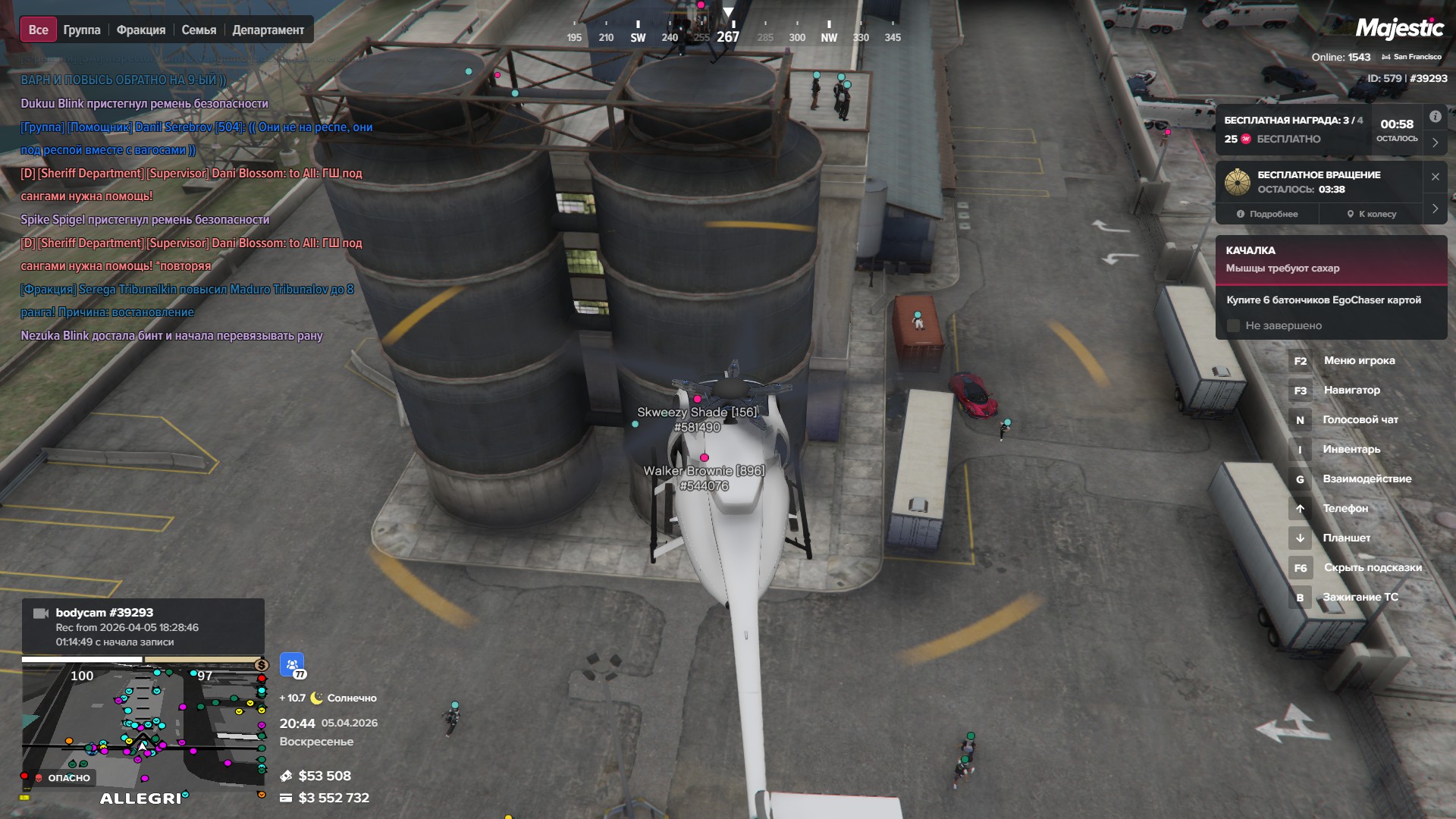
Task: Click the free reward info icon
Action: coord(1435,117)
